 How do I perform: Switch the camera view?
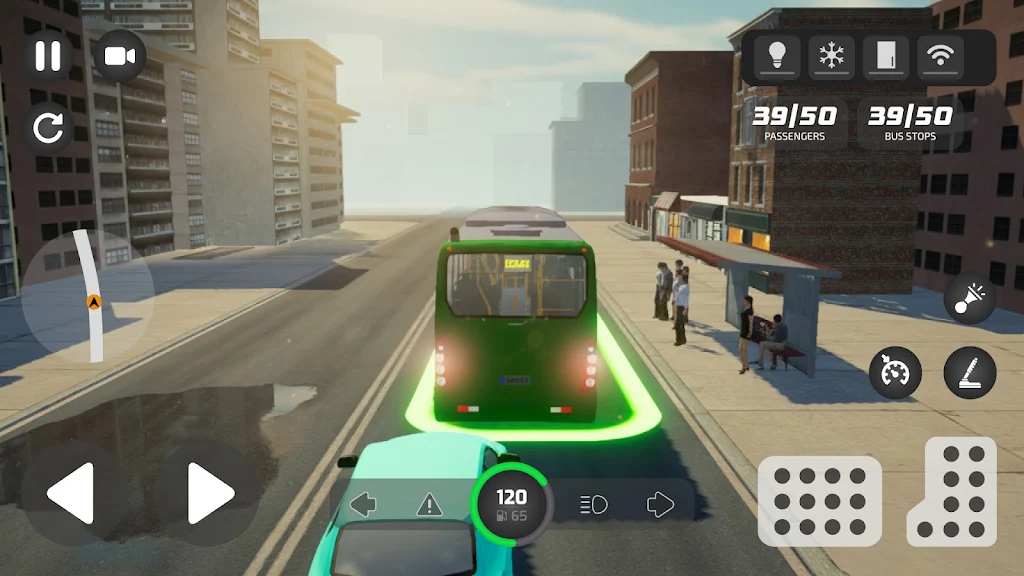pyautogui.click(x=120, y=56)
